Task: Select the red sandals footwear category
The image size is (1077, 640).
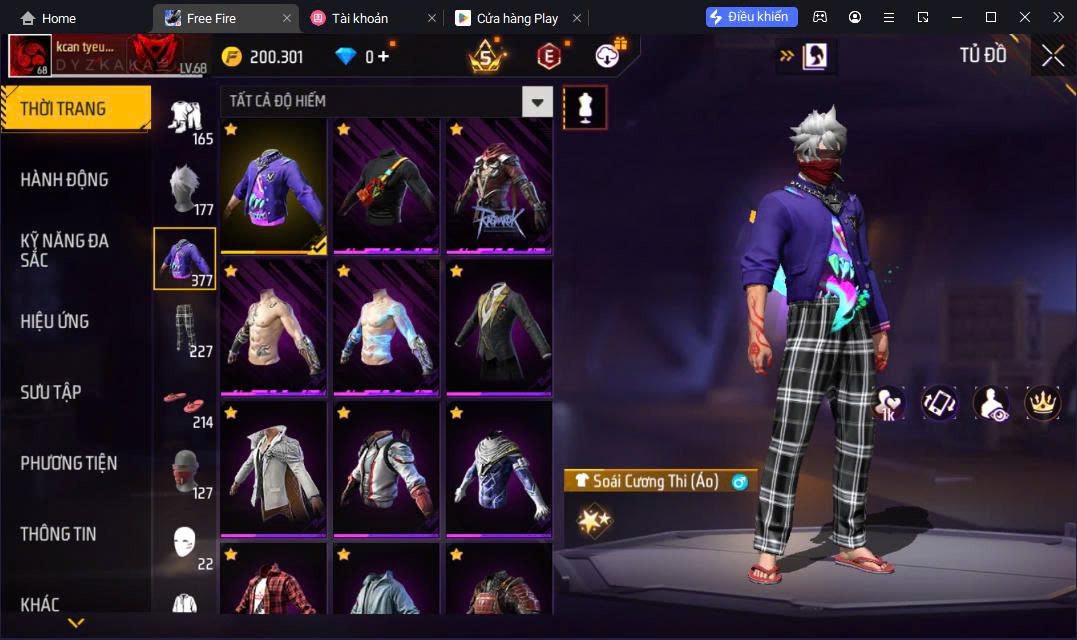Action: tap(183, 400)
